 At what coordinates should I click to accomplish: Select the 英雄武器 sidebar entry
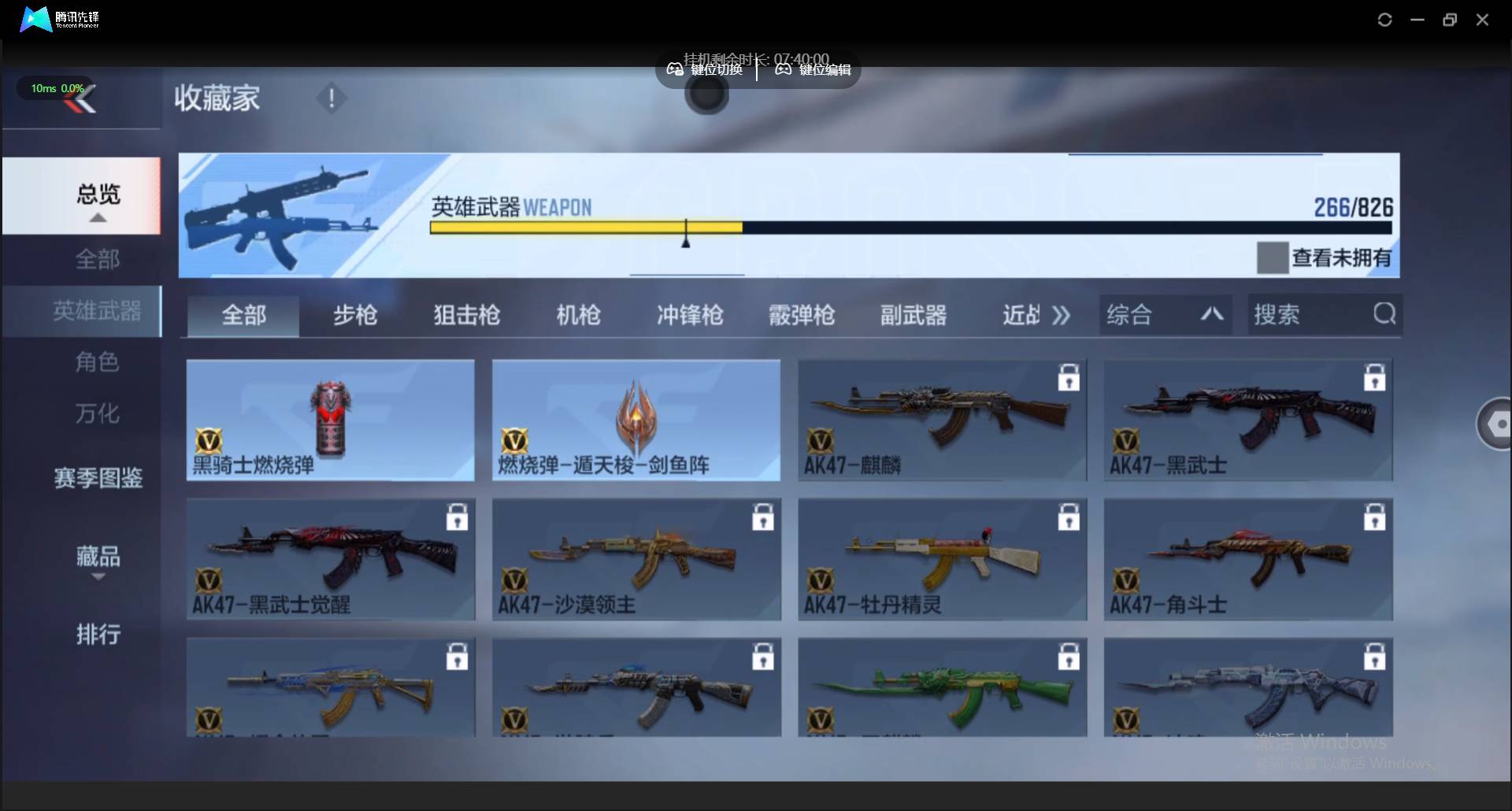tap(98, 311)
